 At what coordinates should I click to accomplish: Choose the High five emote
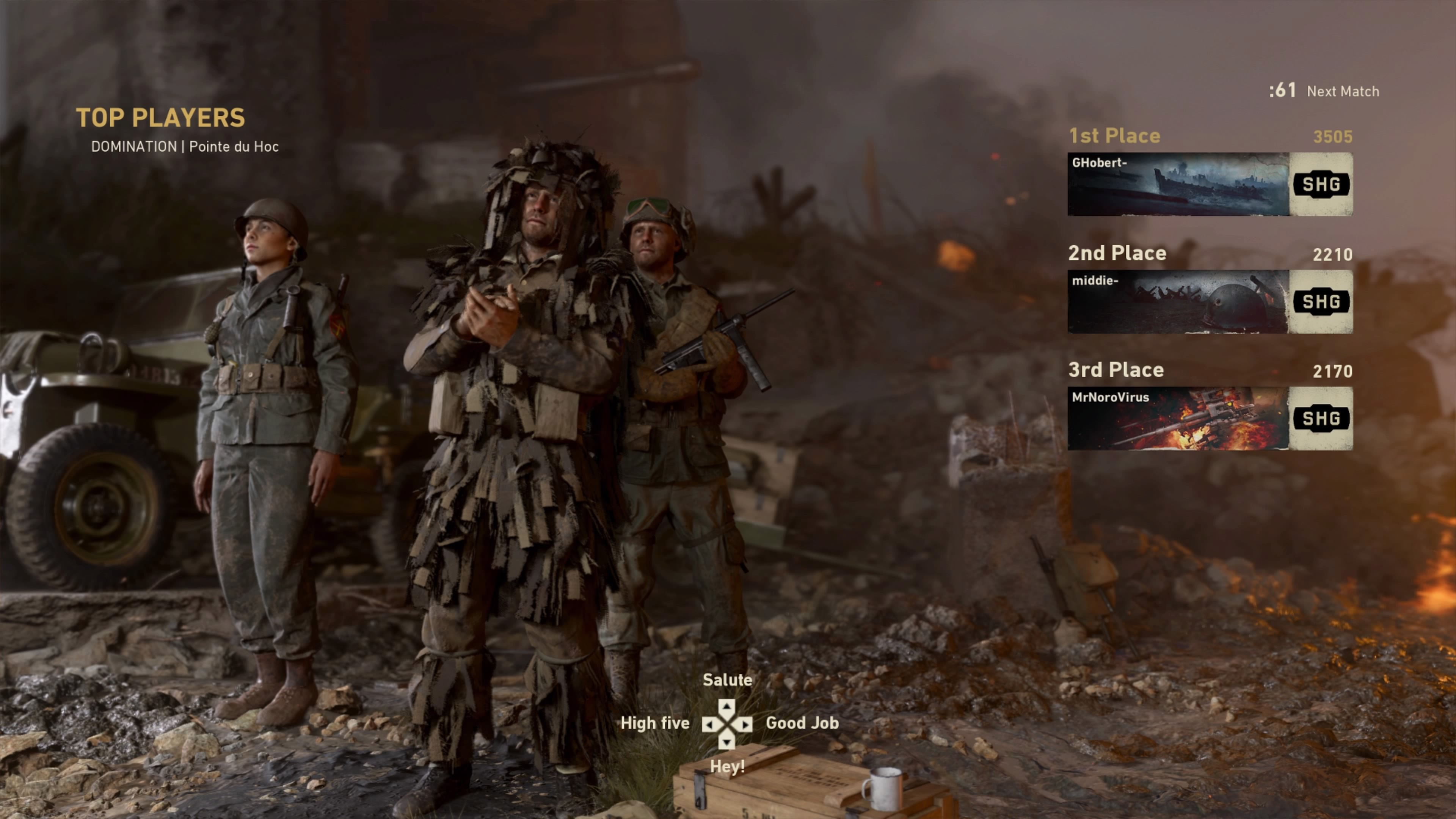pyautogui.click(x=654, y=723)
